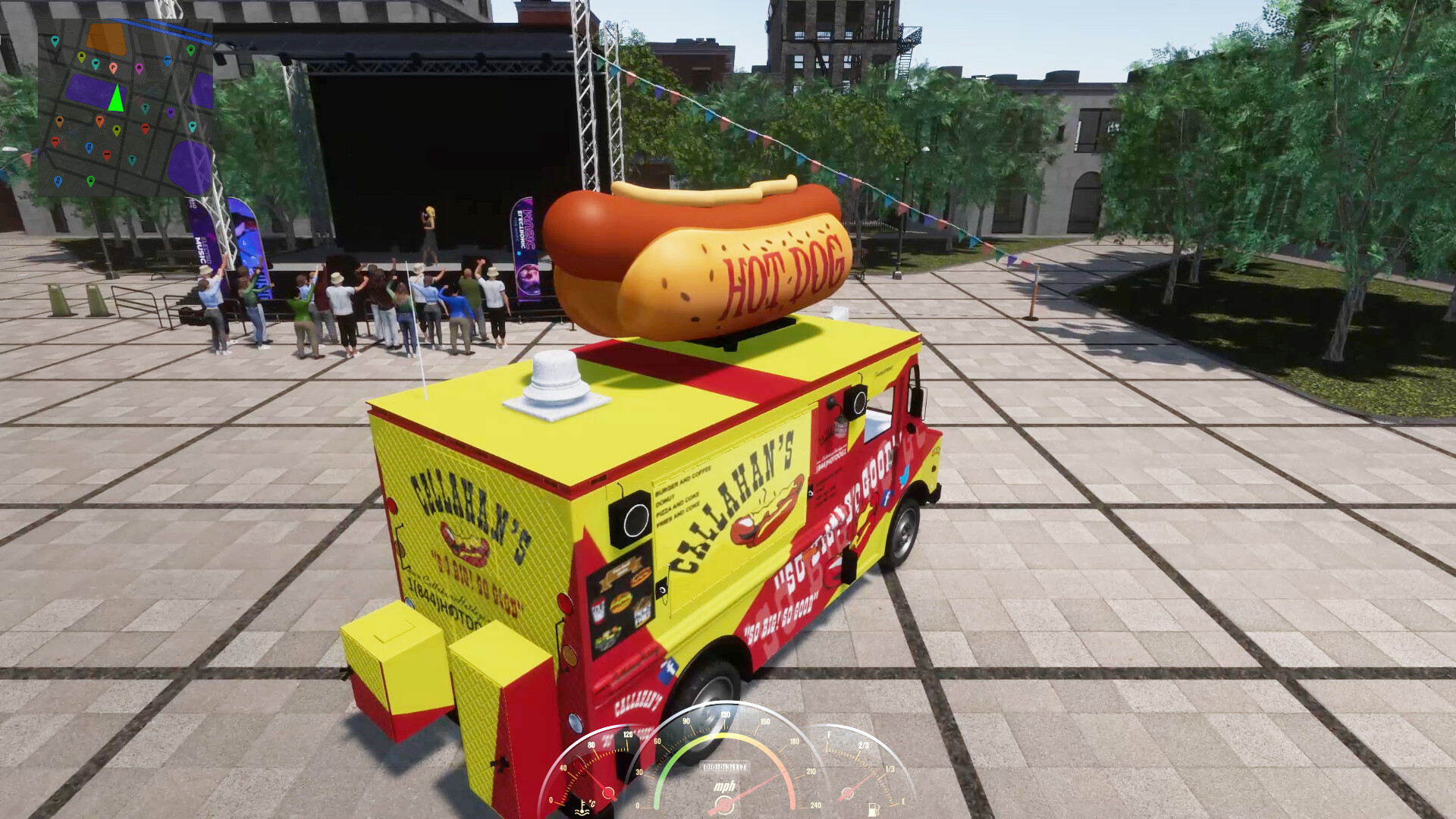This screenshot has height=819, width=1456.
Task: Click the purple hospital H pin on the minimap
Action: 171,112
